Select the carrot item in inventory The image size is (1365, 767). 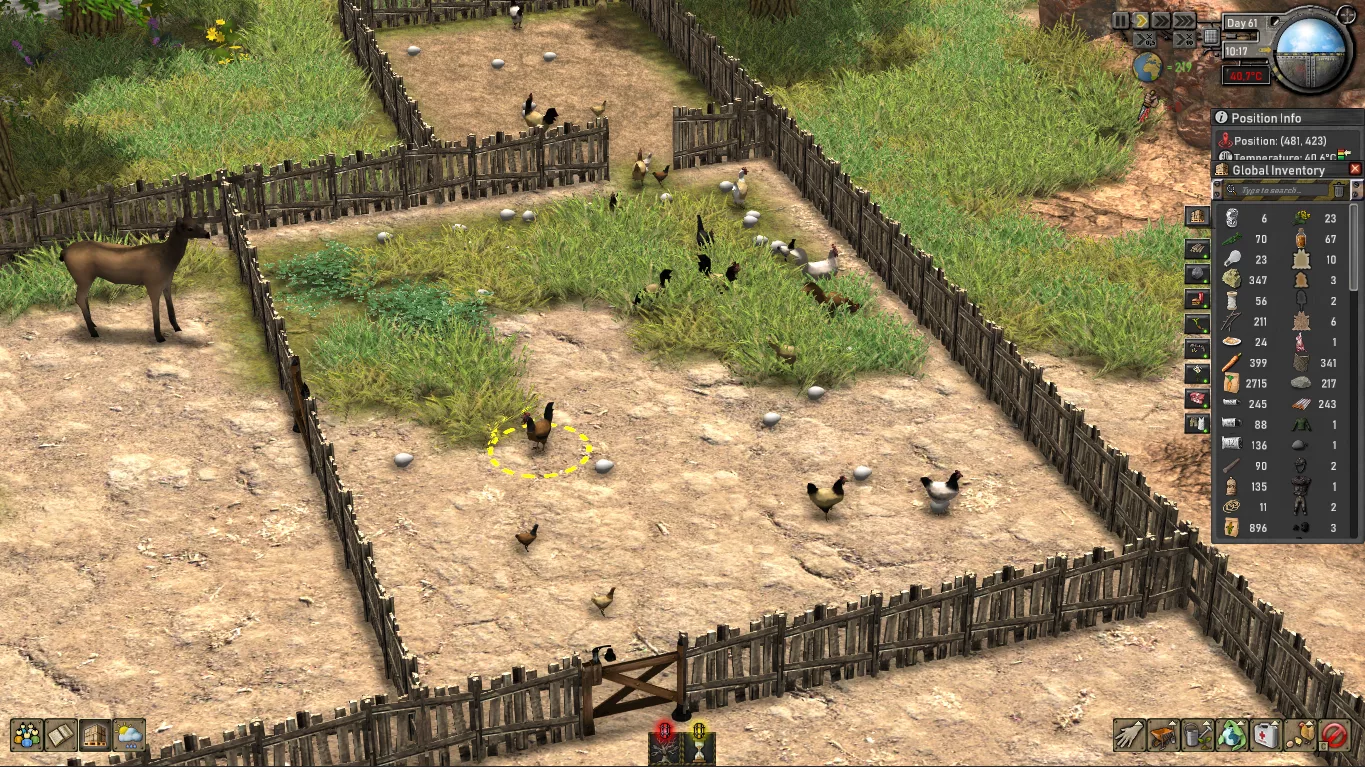(x=1231, y=363)
